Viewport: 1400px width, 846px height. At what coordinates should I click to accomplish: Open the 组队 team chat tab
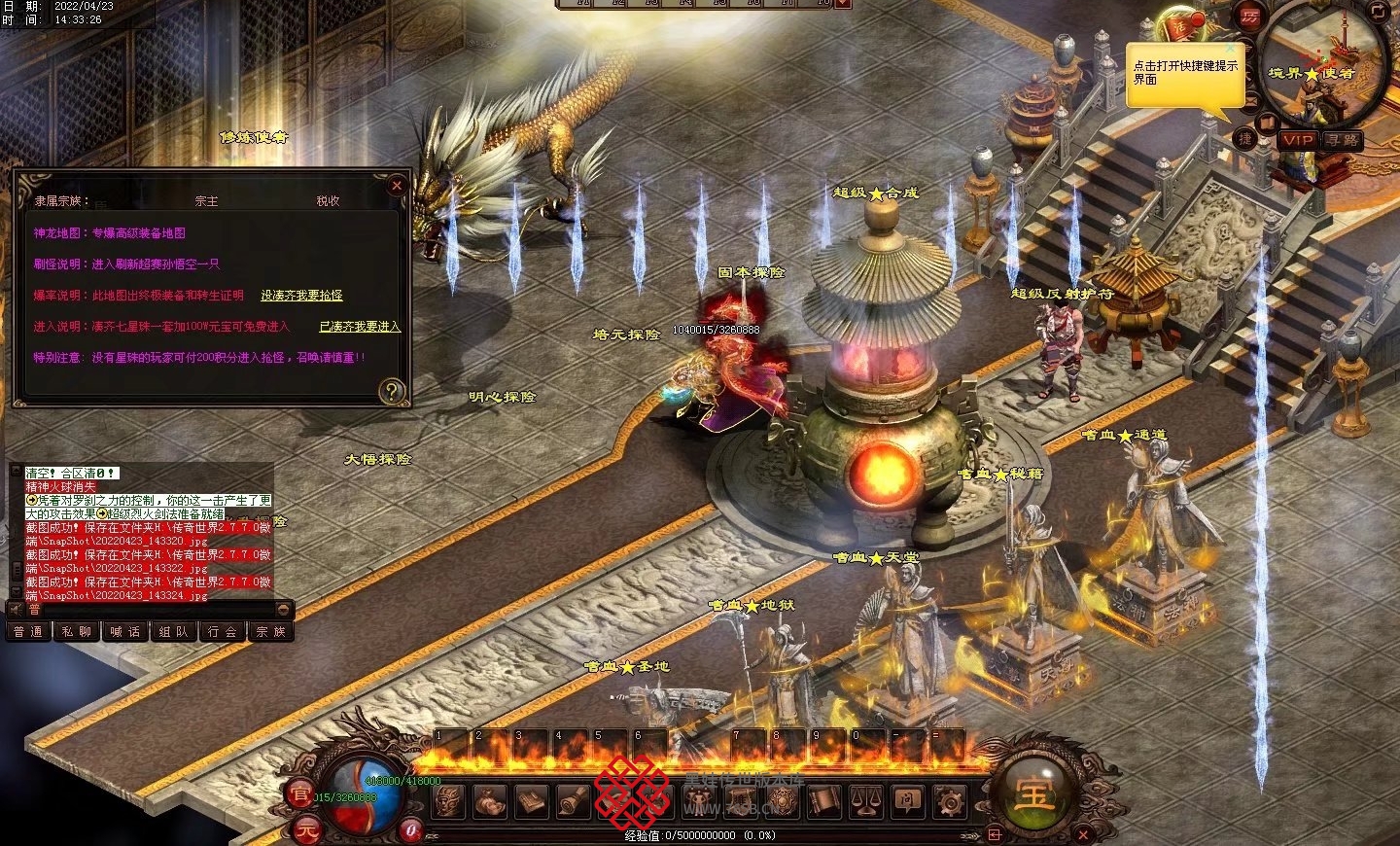click(173, 632)
